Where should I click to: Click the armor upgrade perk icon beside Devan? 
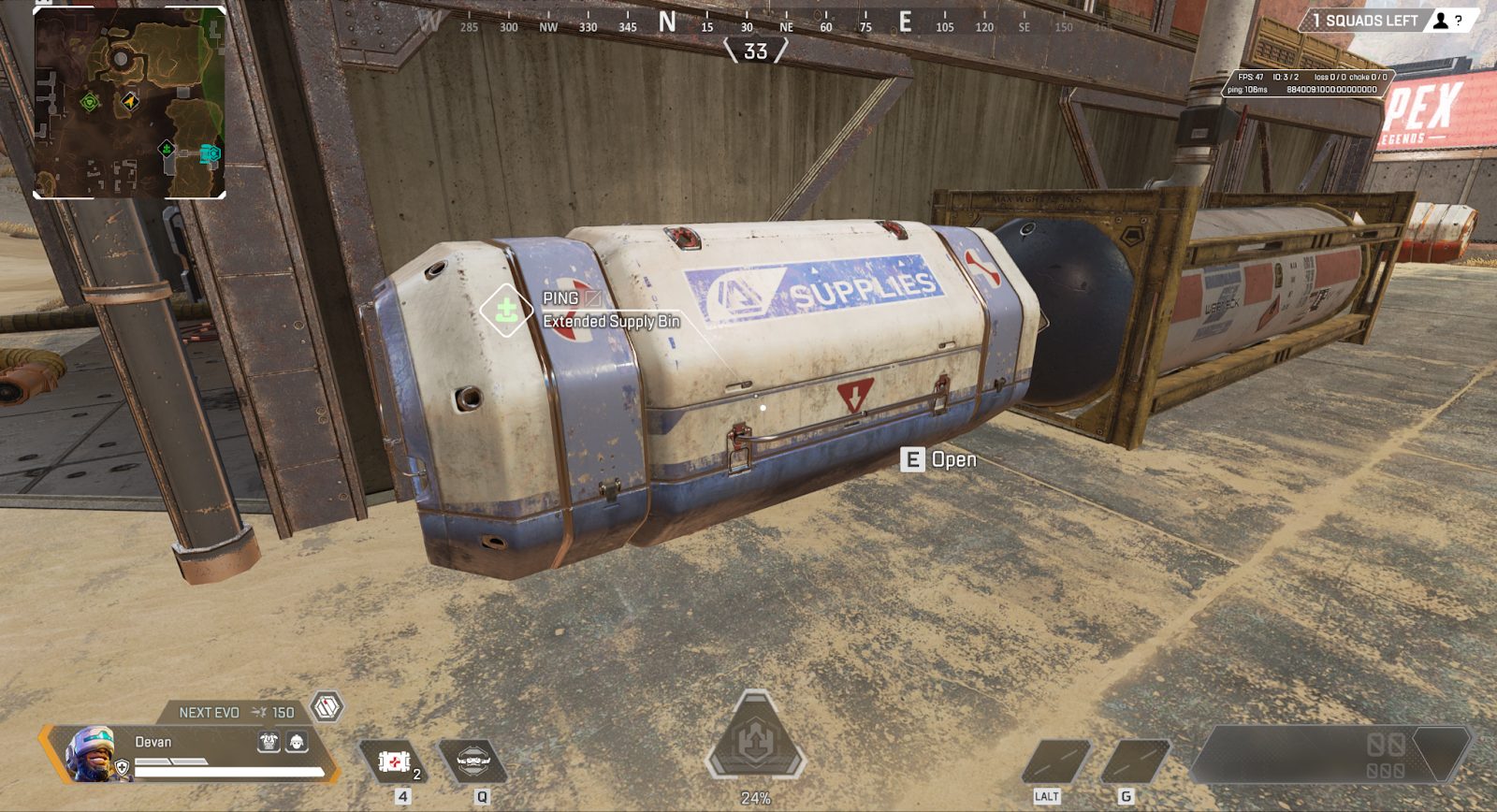click(269, 742)
